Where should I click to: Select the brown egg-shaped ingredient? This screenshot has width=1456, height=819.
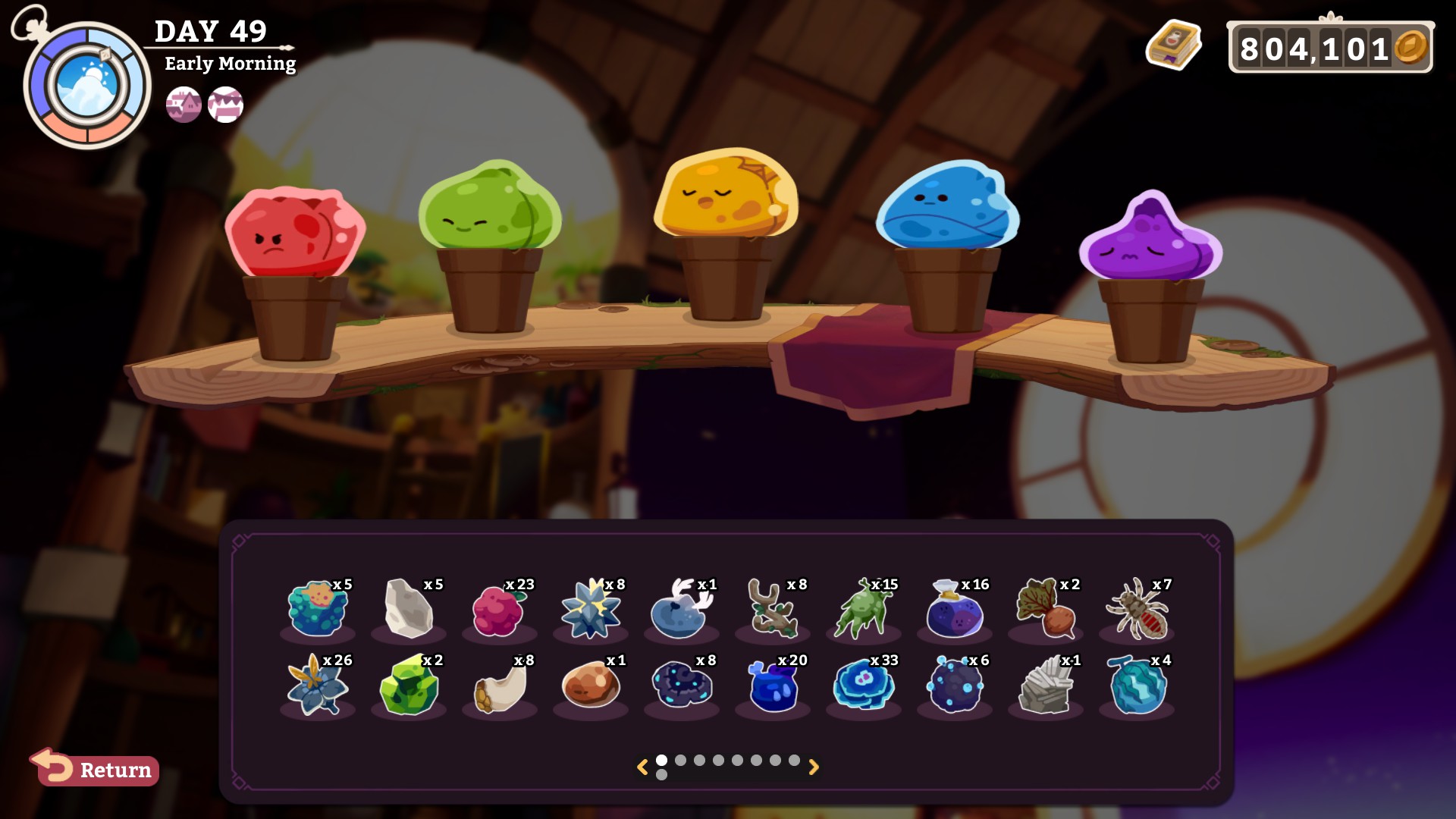point(591,686)
